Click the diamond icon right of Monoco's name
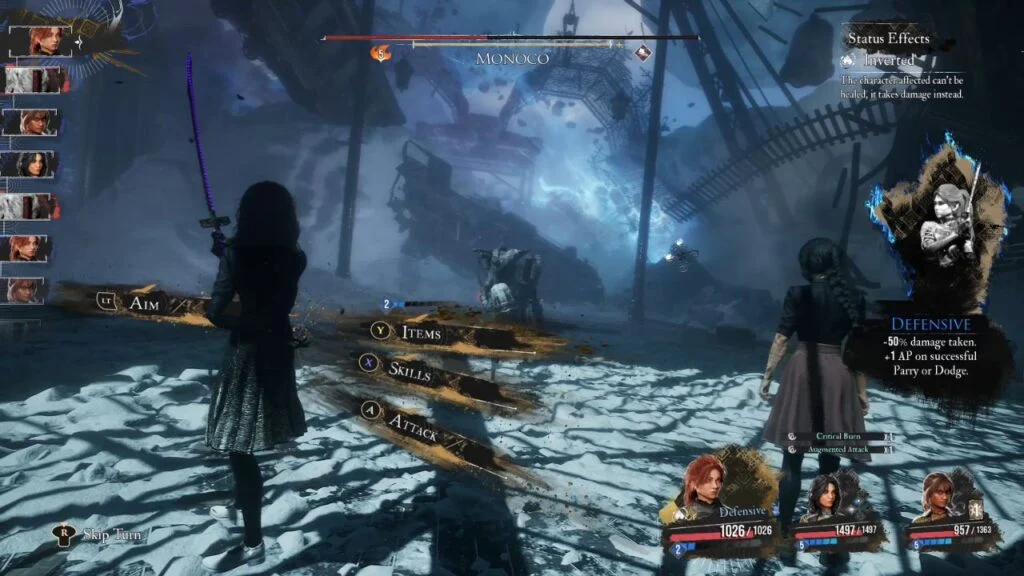This screenshot has width=1024, height=576. pos(642,53)
